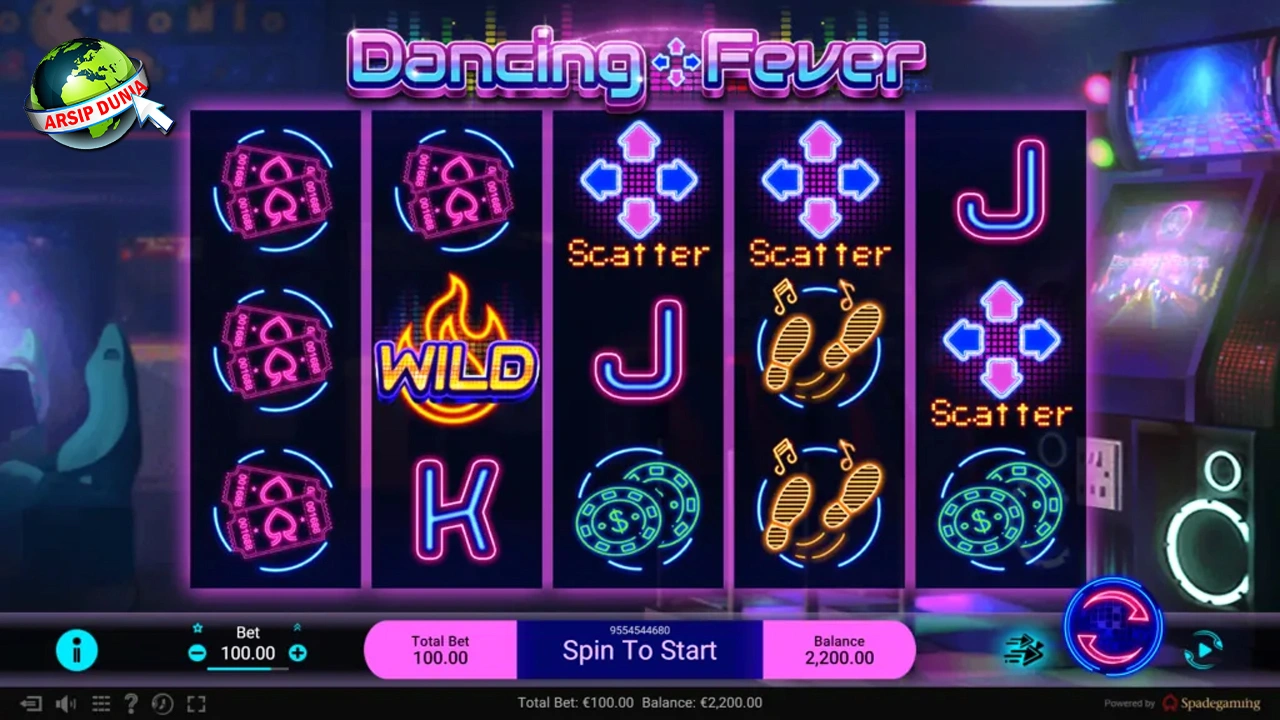Click the Total Bet display

(440, 649)
